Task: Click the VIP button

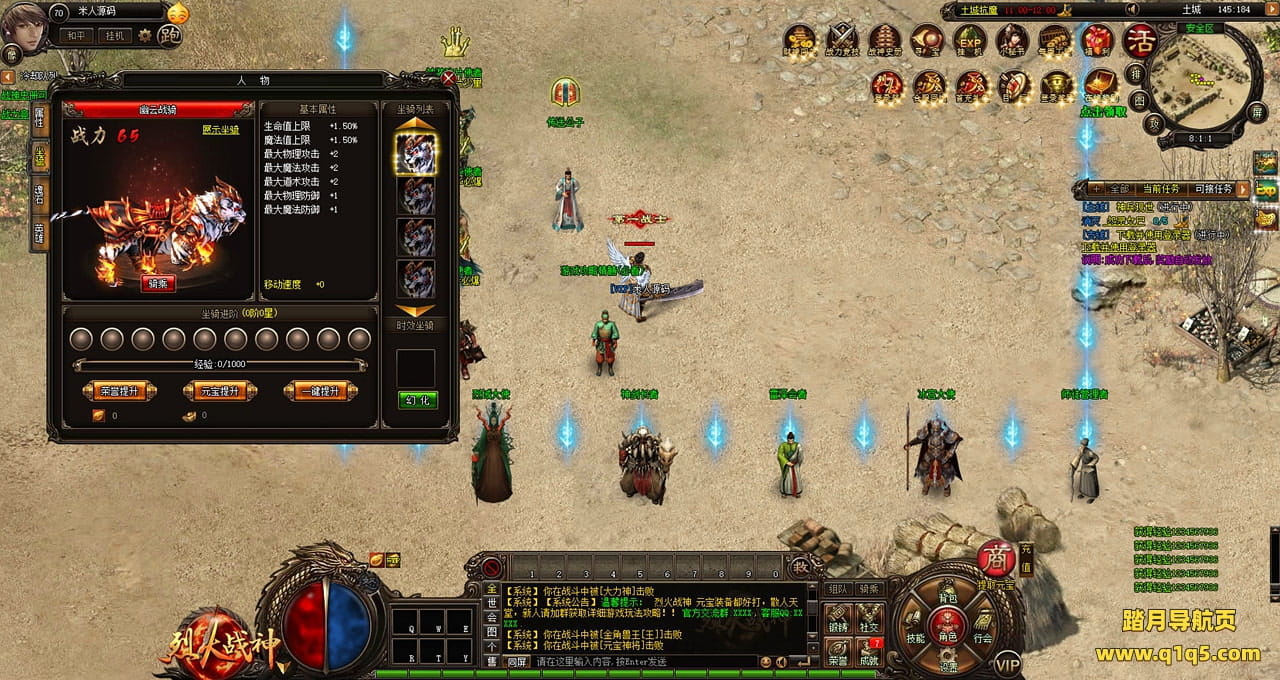Action: click(x=1007, y=663)
